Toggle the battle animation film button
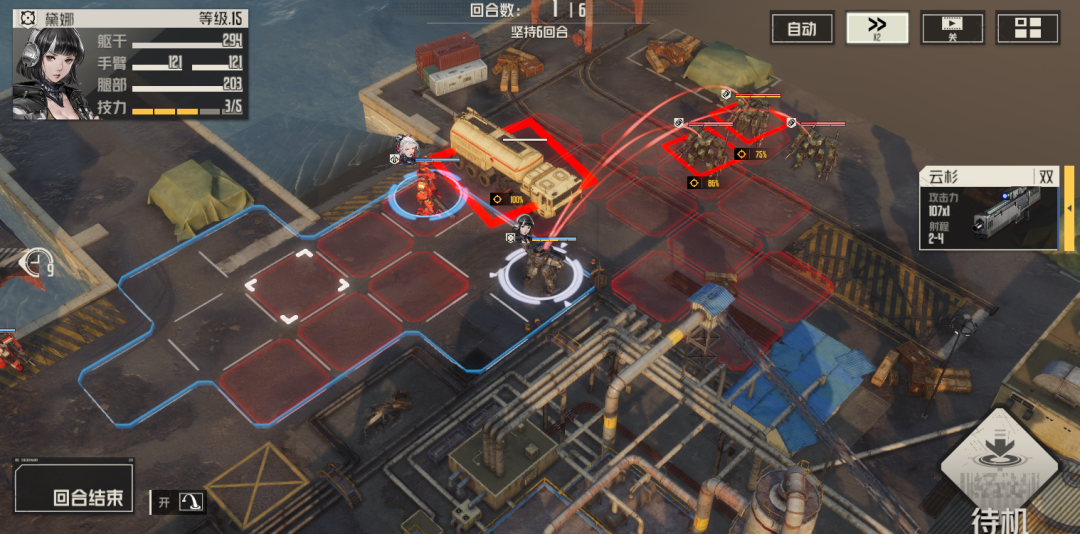The width and height of the screenshot is (1080, 534). (952, 28)
